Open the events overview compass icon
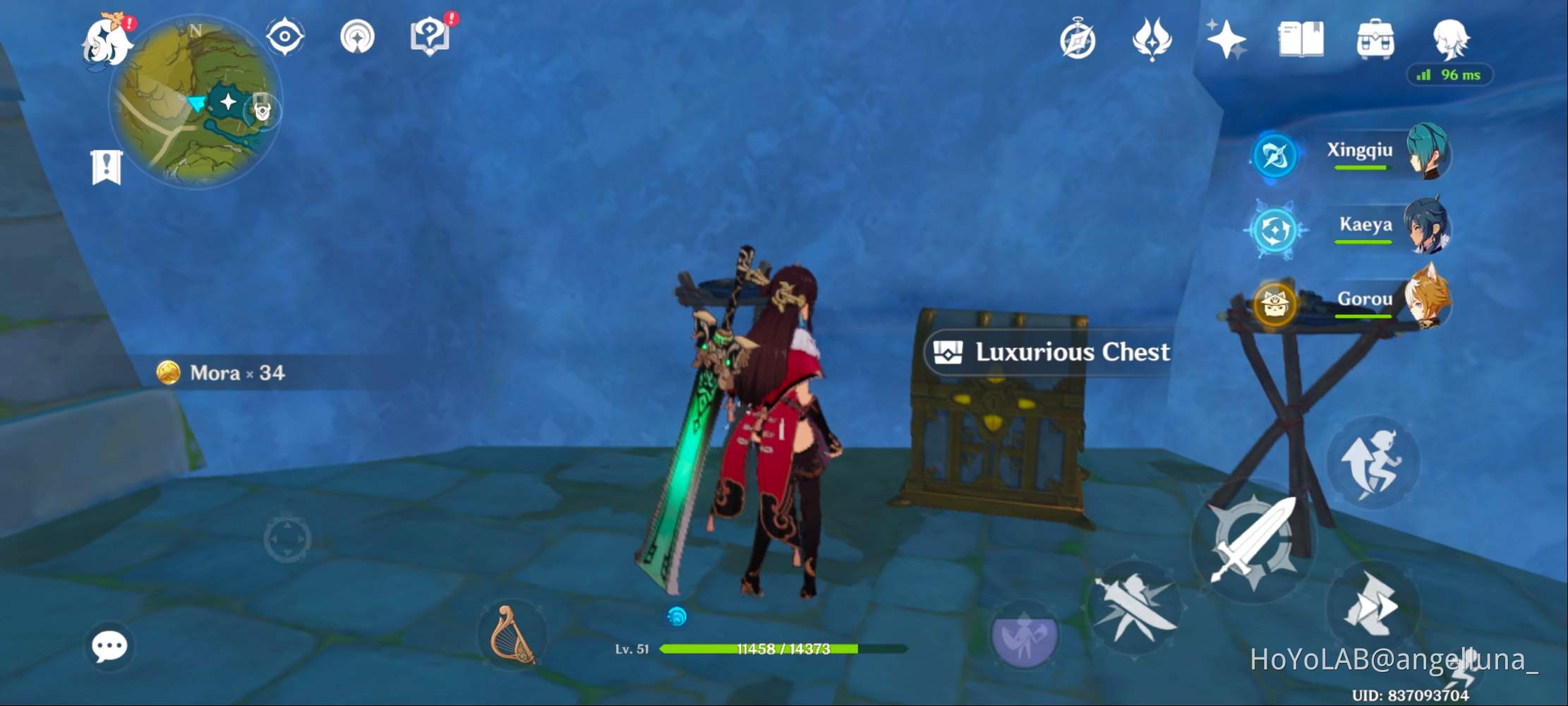 pyautogui.click(x=1078, y=40)
